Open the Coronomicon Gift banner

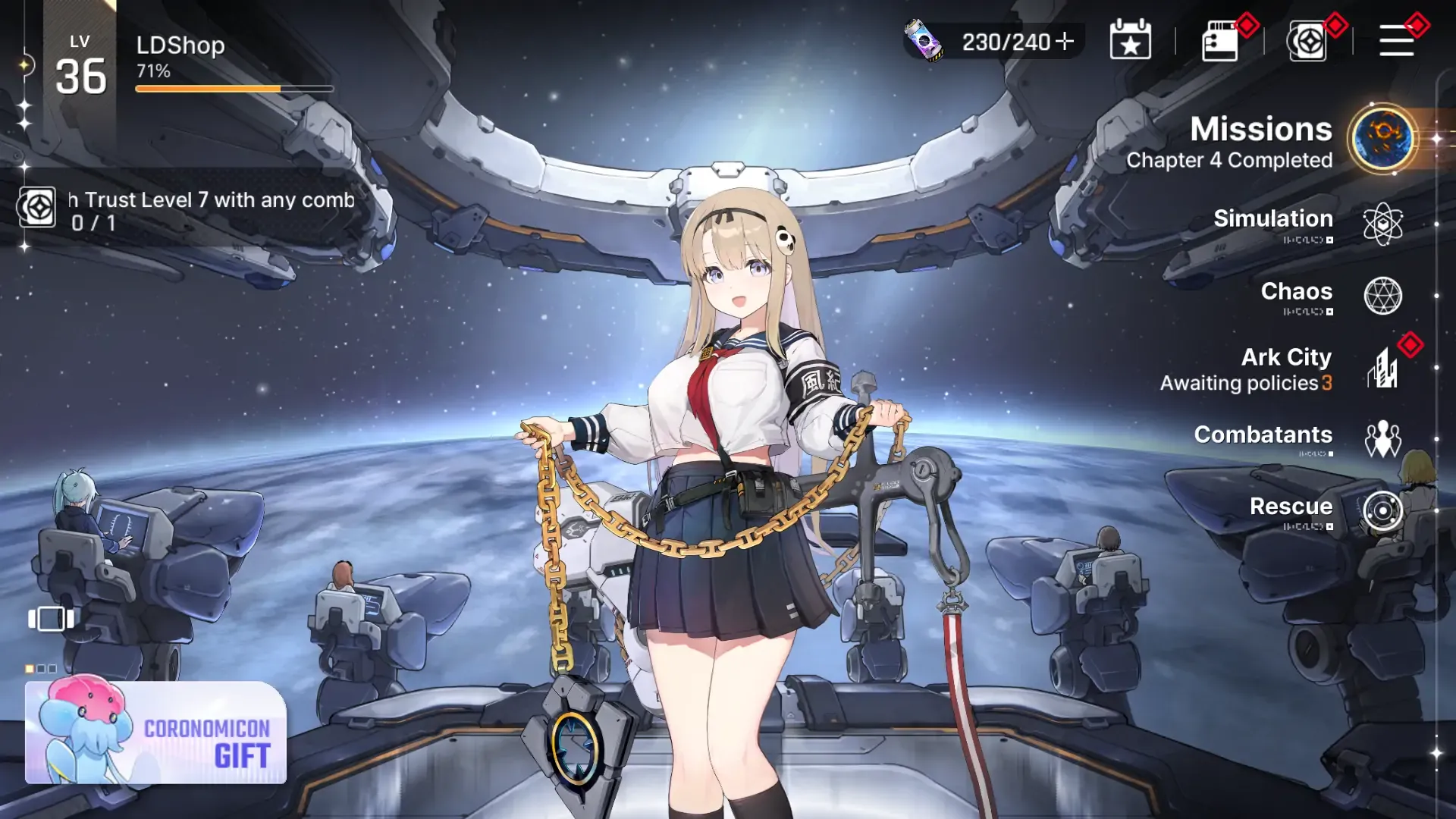click(x=156, y=732)
